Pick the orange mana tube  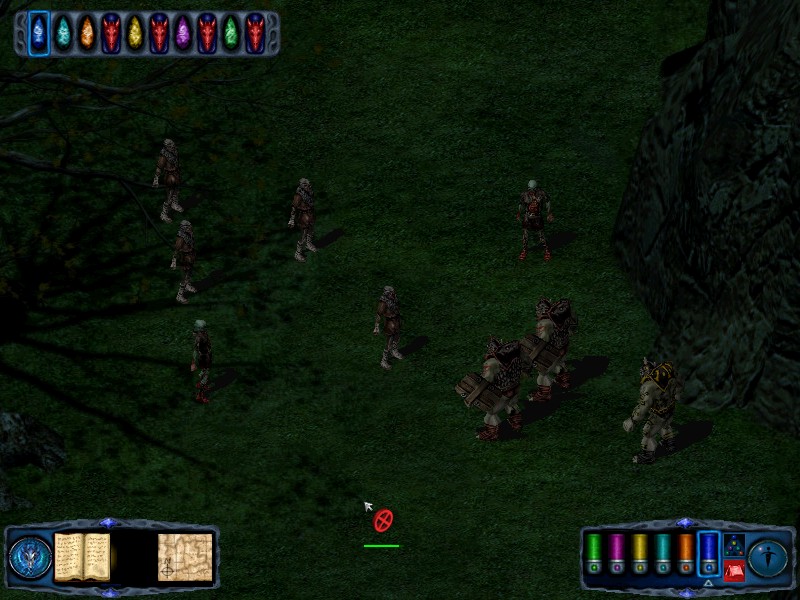[x=685, y=552]
